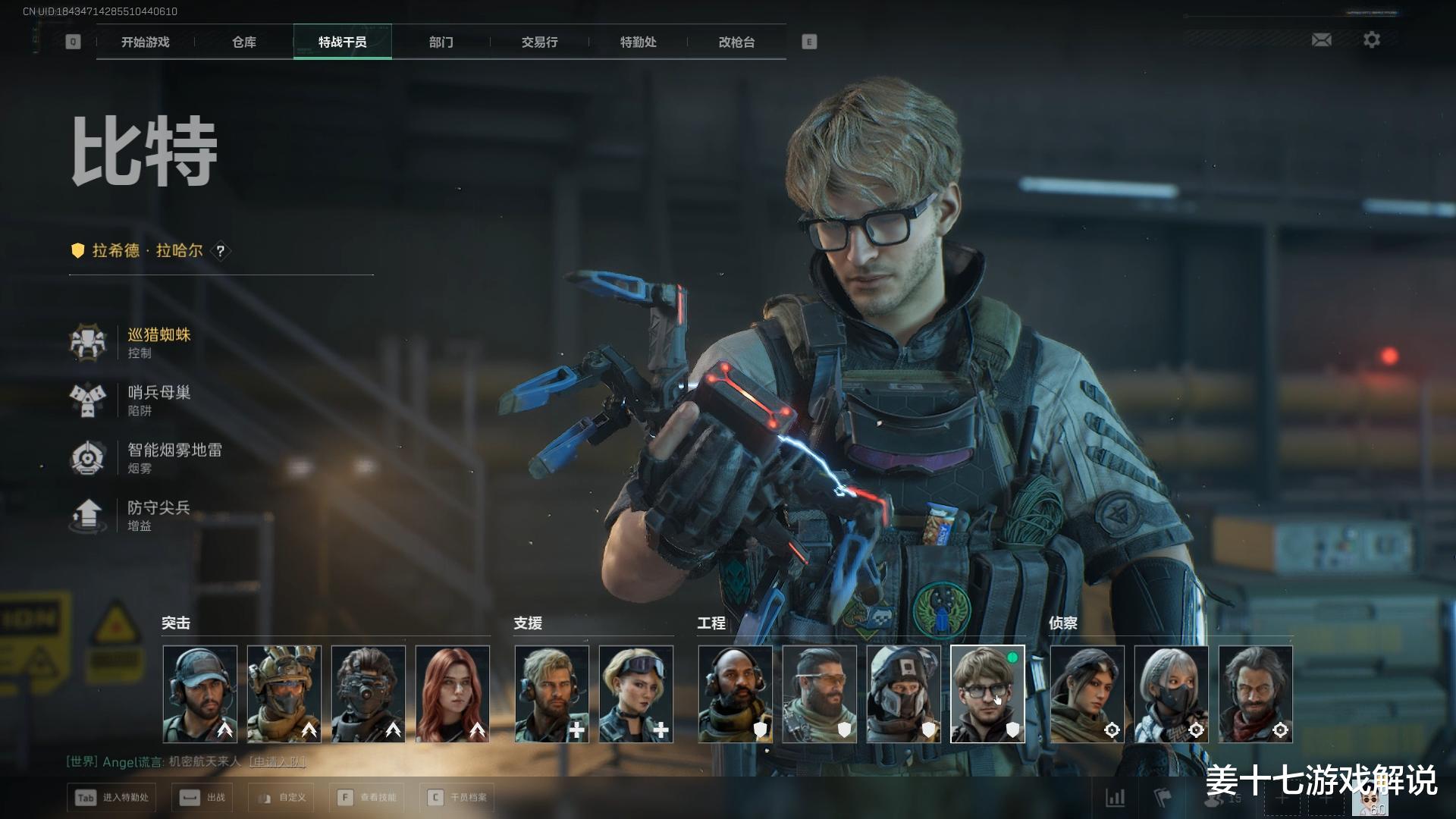
Task: Click the 出战 deploy button
Action: click(202, 798)
